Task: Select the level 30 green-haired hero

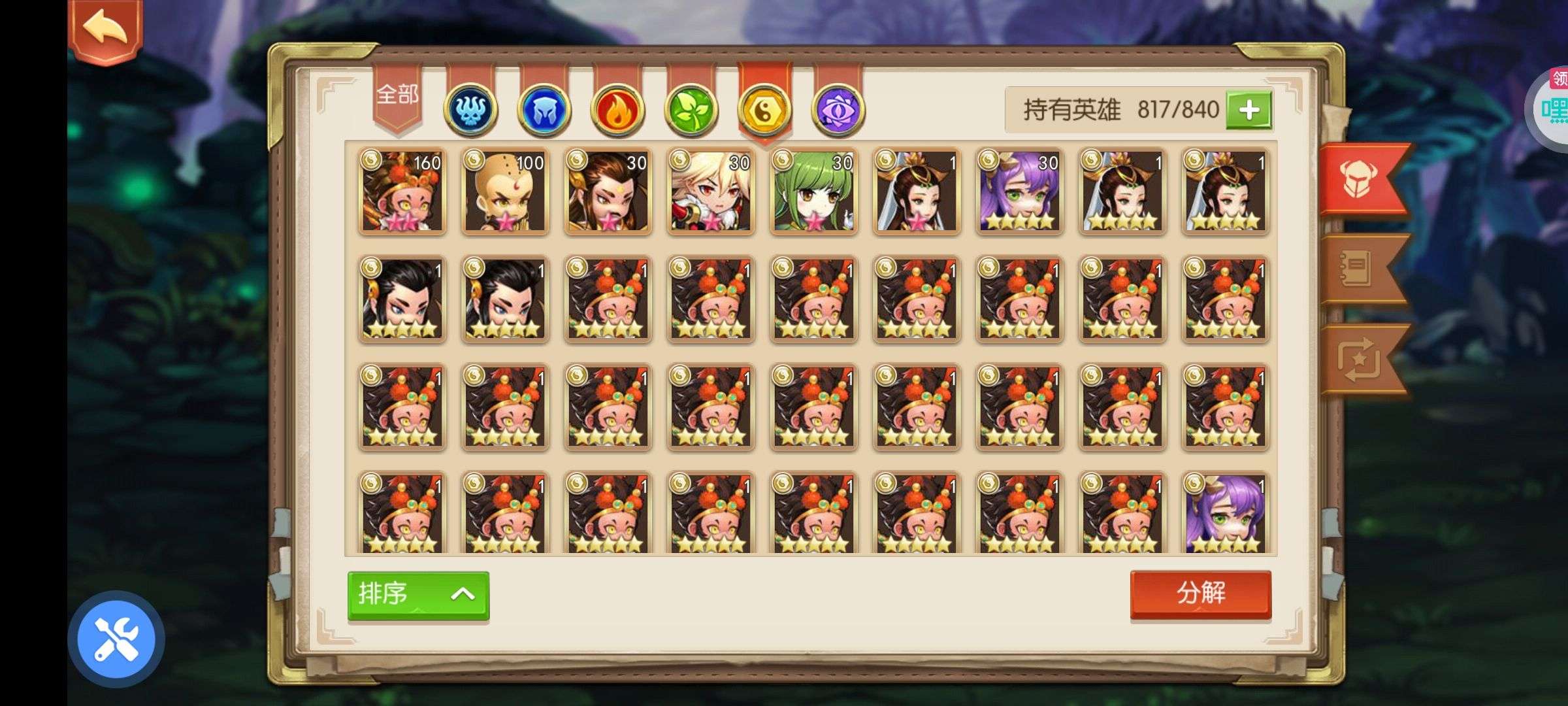Action: pos(814,191)
